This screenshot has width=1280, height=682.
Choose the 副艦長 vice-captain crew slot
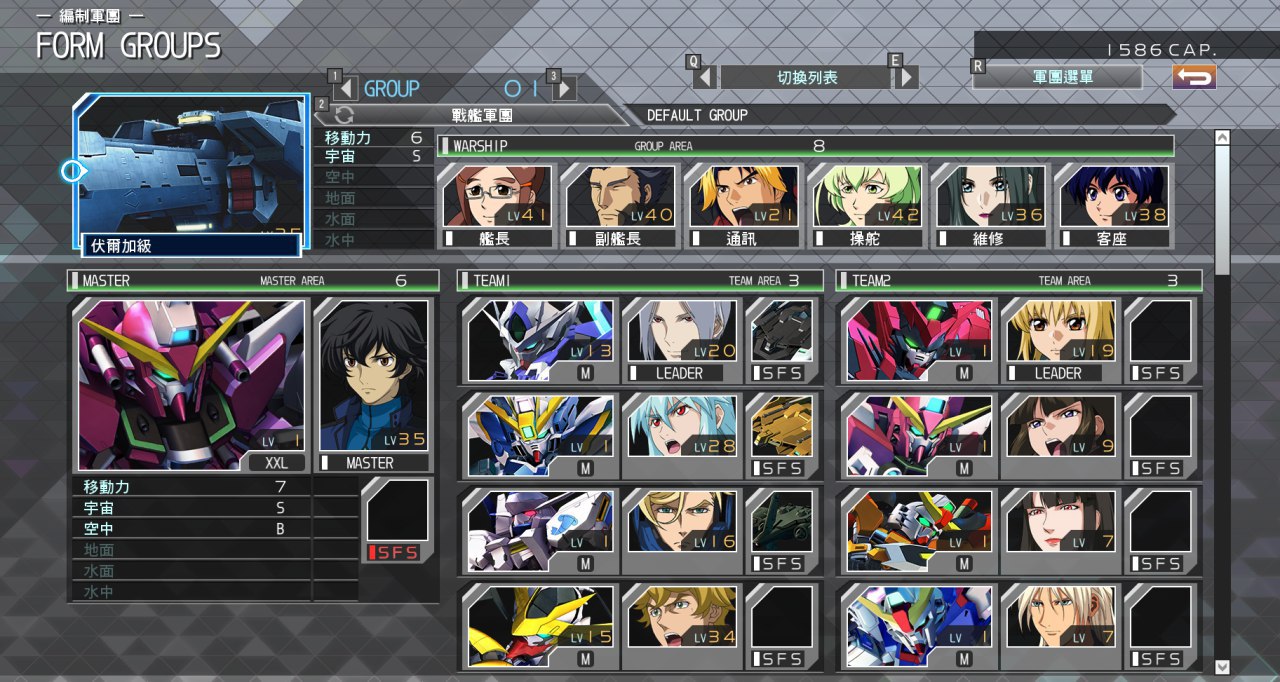(x=619, y=205)
